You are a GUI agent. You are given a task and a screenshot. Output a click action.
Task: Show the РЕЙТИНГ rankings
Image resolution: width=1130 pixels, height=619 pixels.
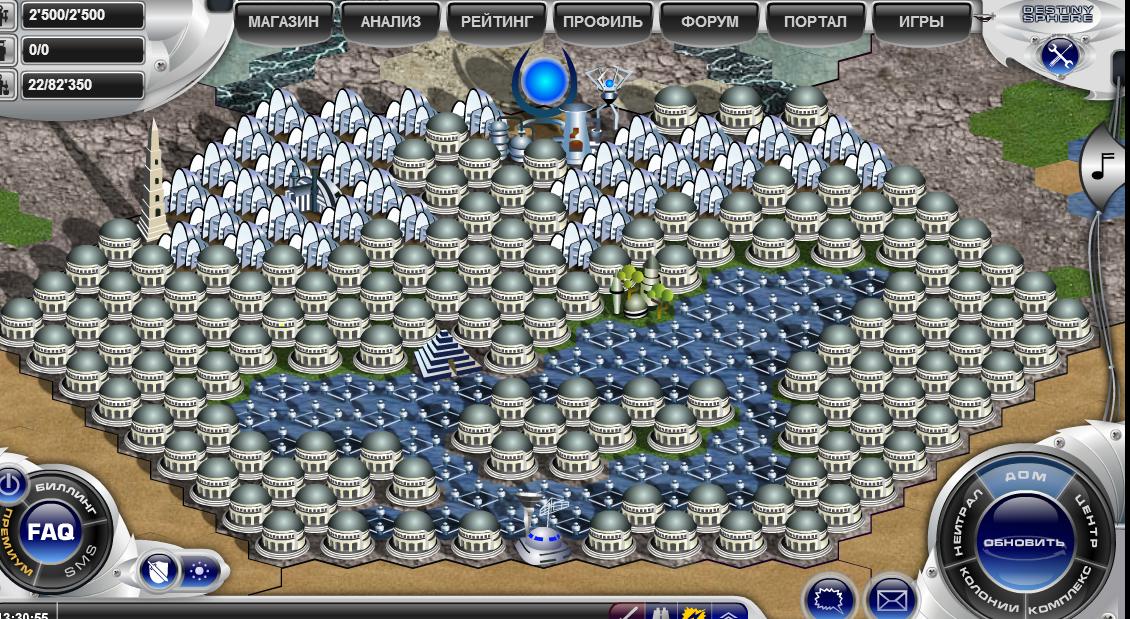pyautogui.click(x=497, y=22)
